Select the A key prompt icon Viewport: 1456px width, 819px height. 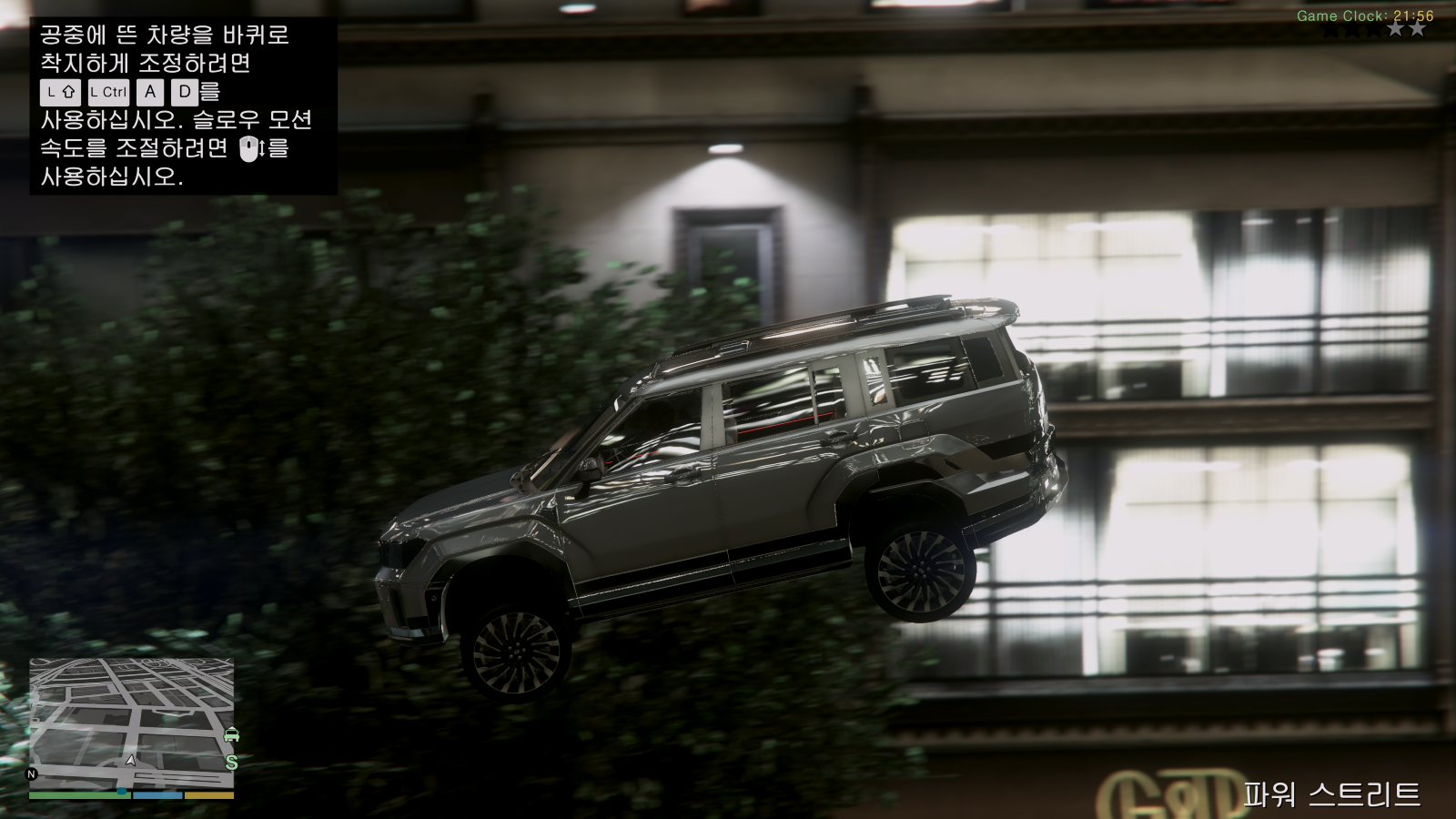[x=148, y=92]
